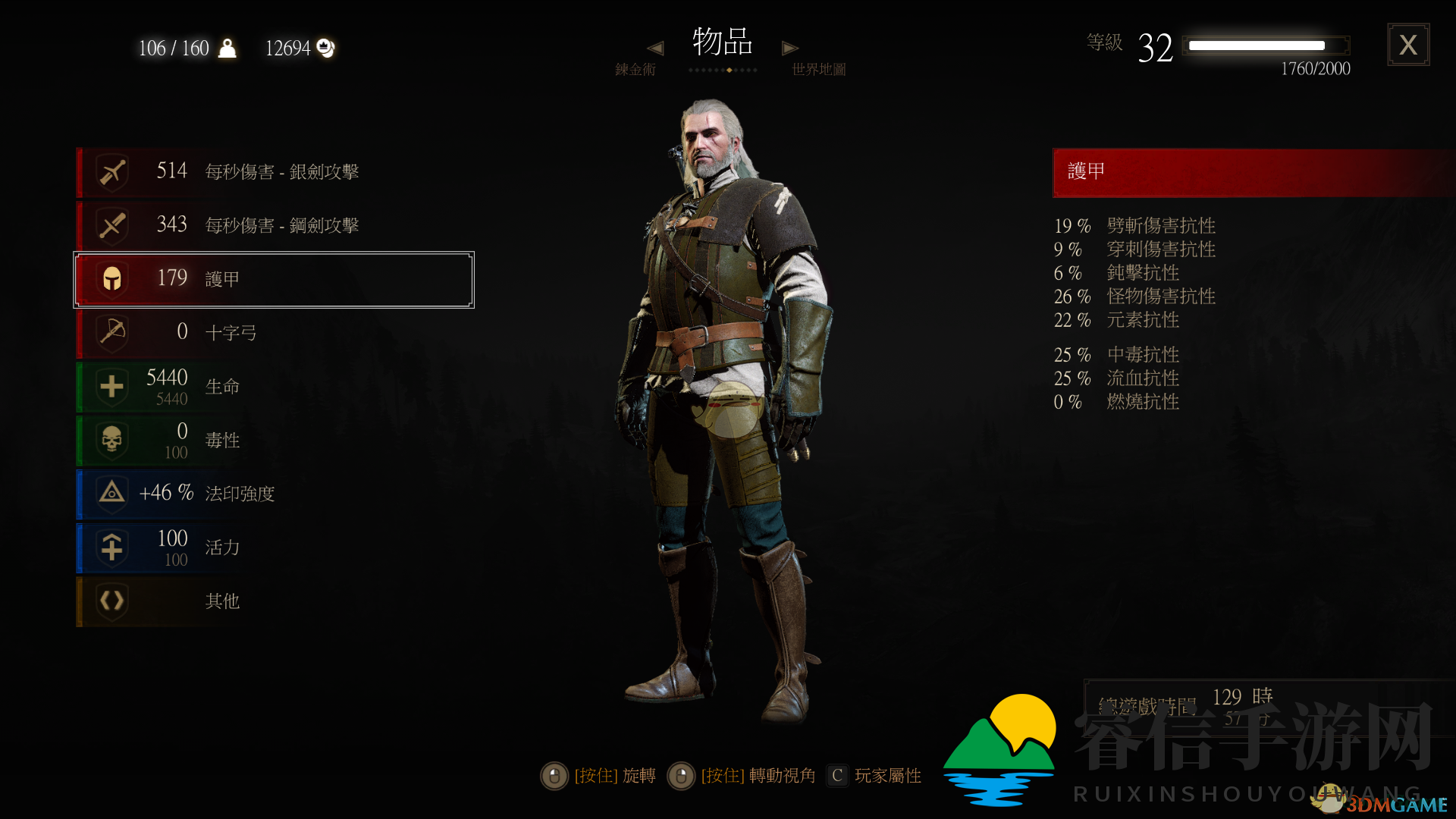
Task: Close the character stats screen
Action: tap(1408, 45)
